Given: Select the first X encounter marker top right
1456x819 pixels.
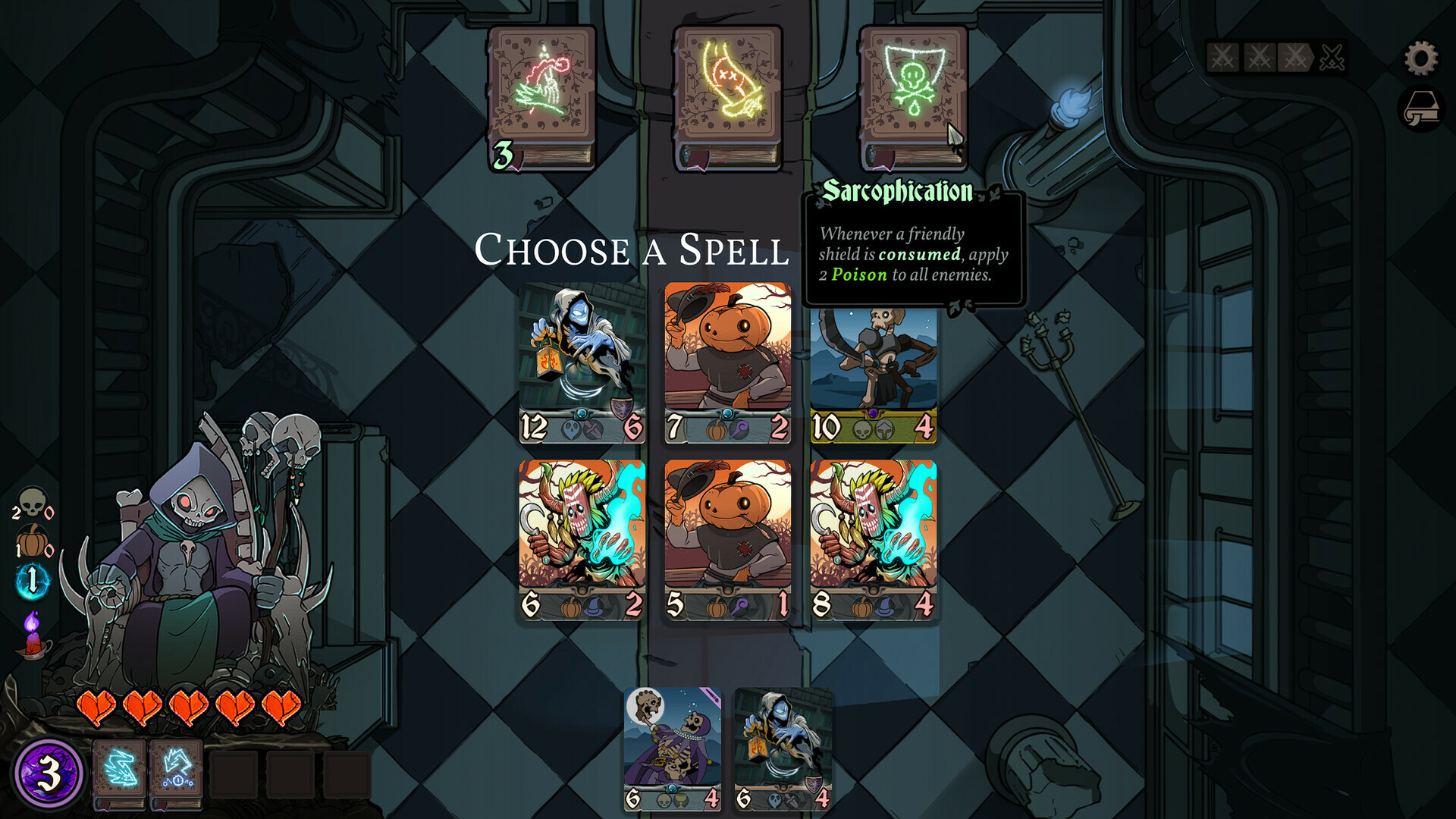Looking at the screenshot, I should coord(1223,57).
